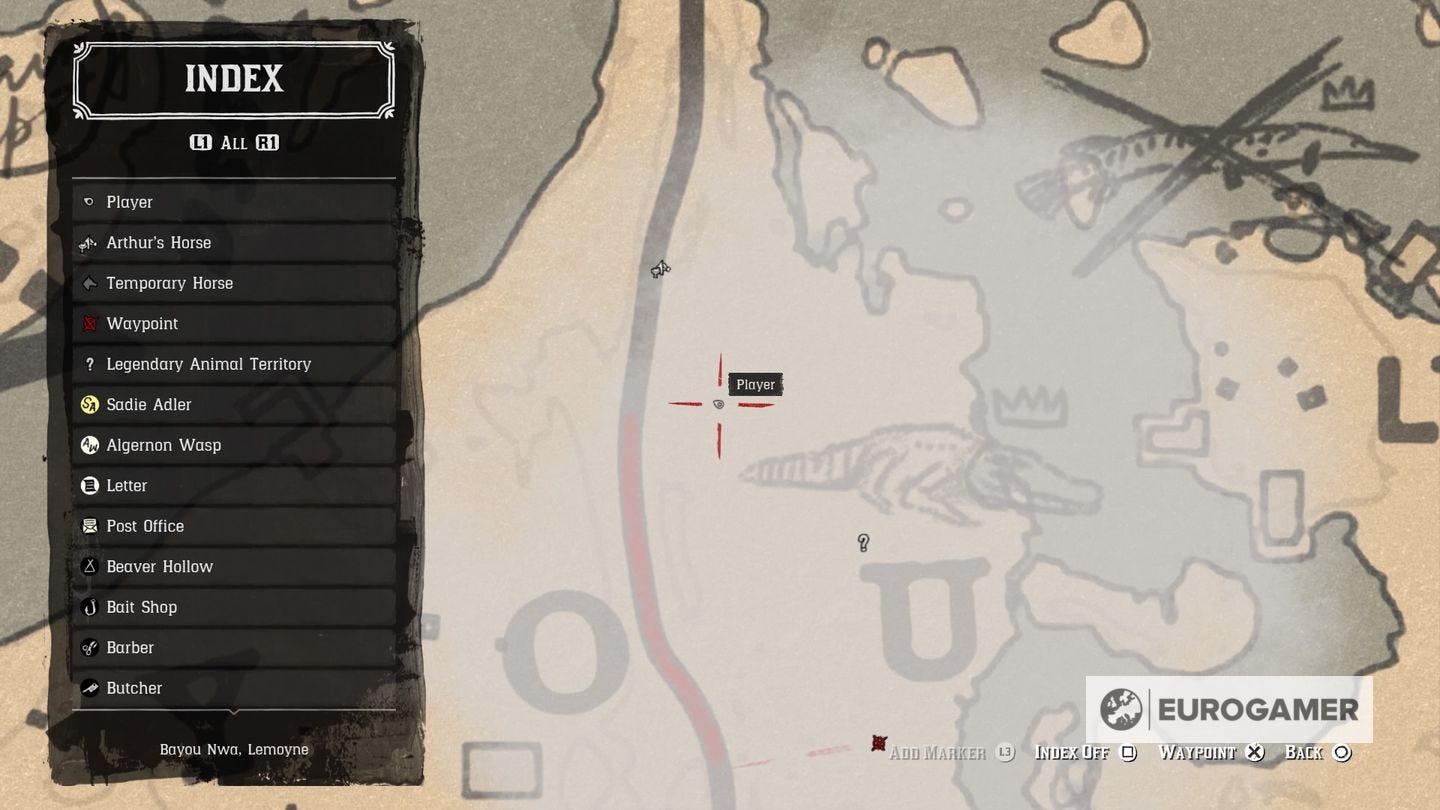Select the Player icon in the Index
The height and width of the screenshot is (810, 1440).
[x=90, y=202]
